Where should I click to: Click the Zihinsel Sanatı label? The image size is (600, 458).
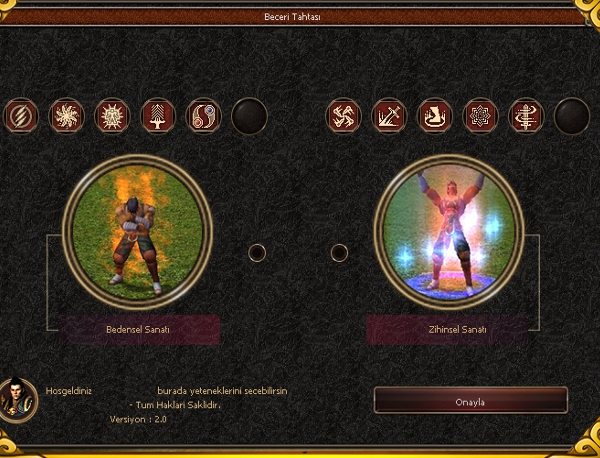tap(449, 329)
